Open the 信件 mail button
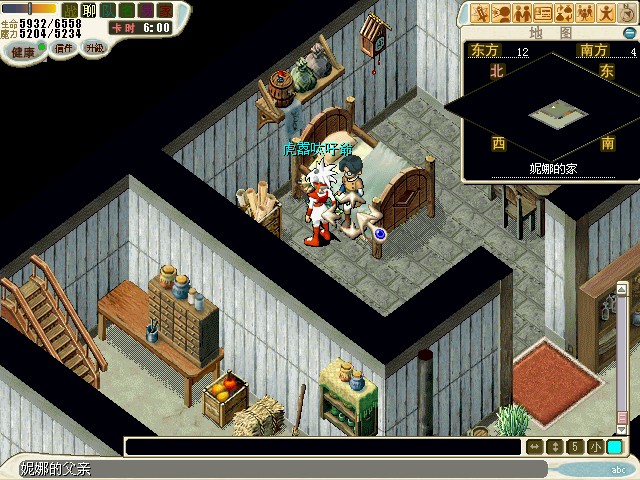Image resolution: width=640 pixels, height=480 pixels. pos(63,48)
